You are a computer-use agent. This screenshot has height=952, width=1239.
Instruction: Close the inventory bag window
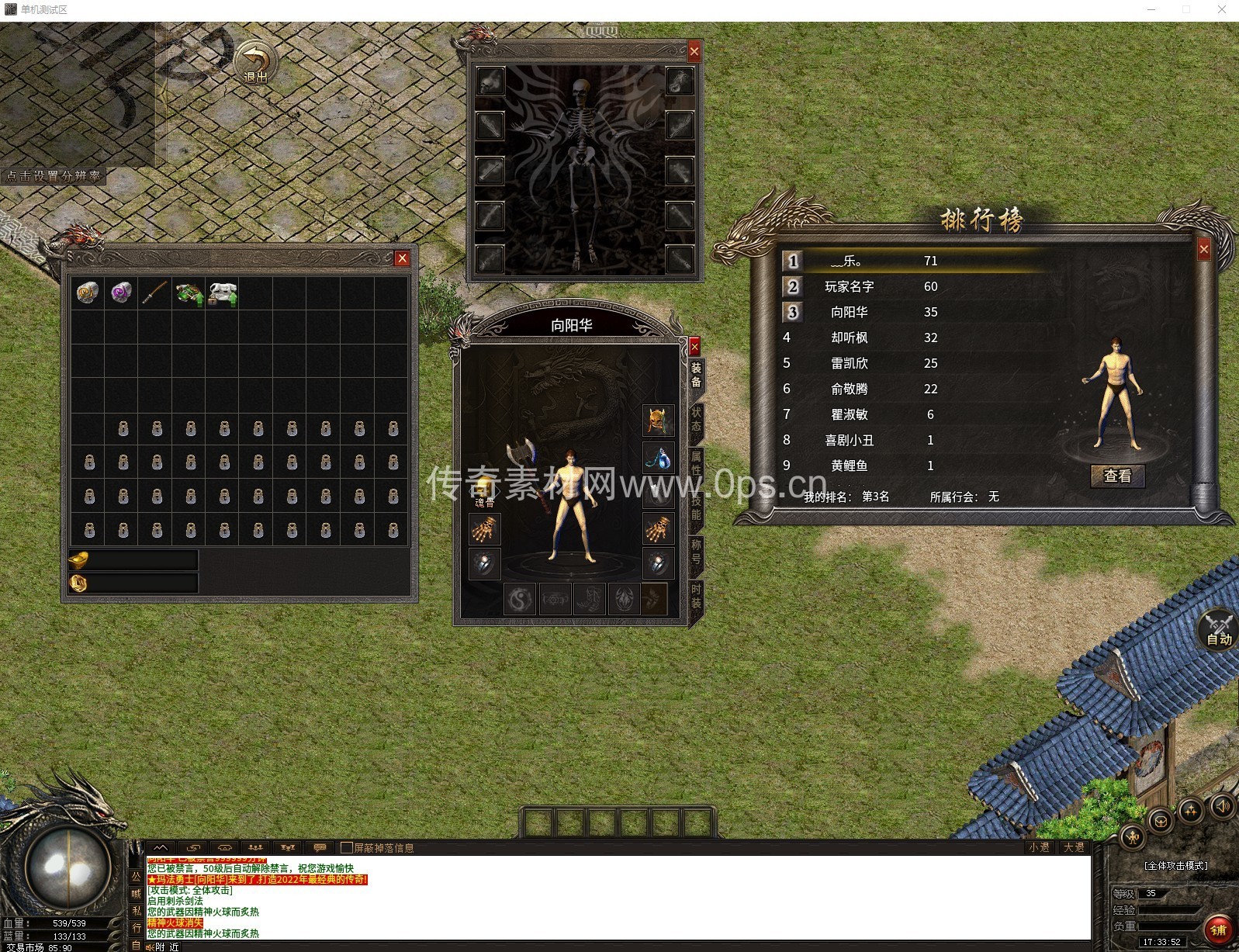pyautogui.click(x=402, y=258)
